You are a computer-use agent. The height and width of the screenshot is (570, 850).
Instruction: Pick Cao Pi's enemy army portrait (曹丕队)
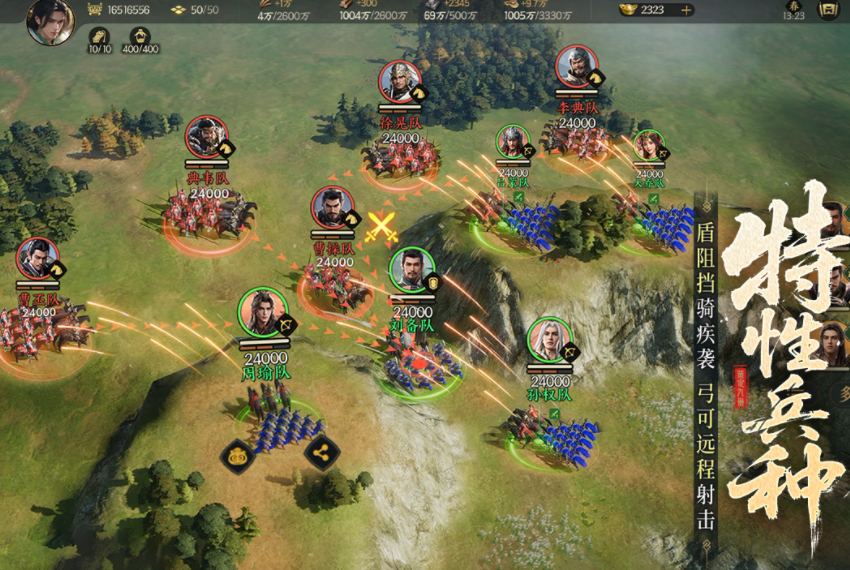[37, 260]
